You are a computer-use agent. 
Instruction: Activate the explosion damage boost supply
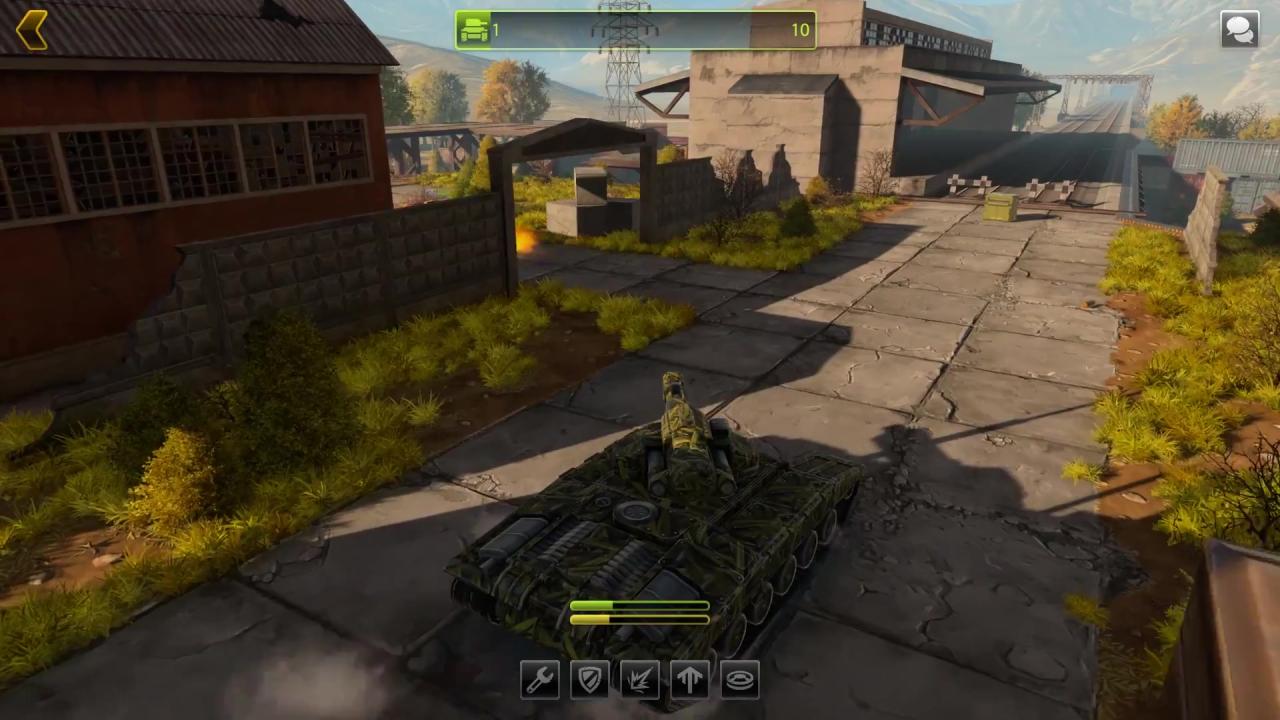640,680
